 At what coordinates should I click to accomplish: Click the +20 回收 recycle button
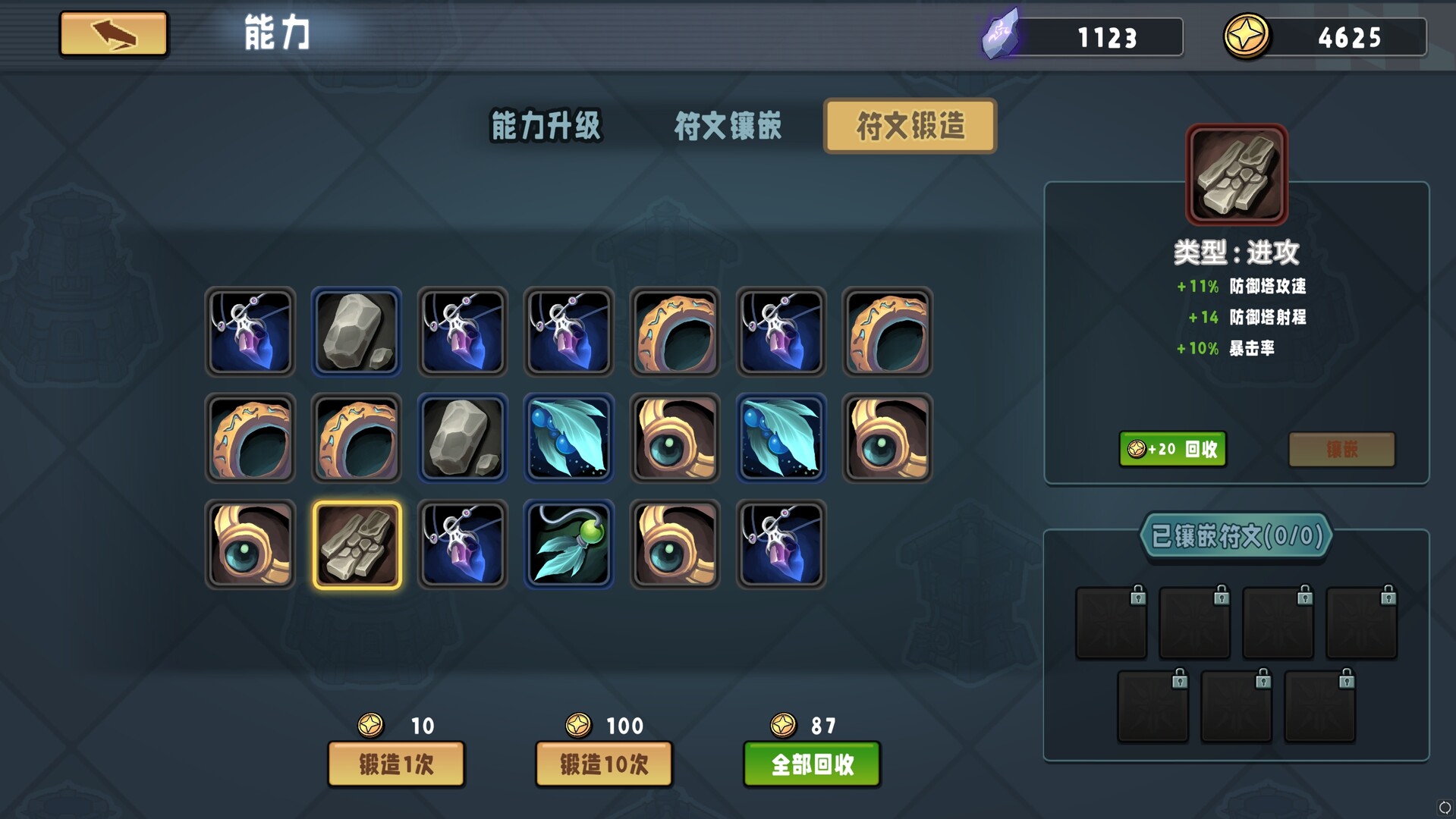point(1172,449)
